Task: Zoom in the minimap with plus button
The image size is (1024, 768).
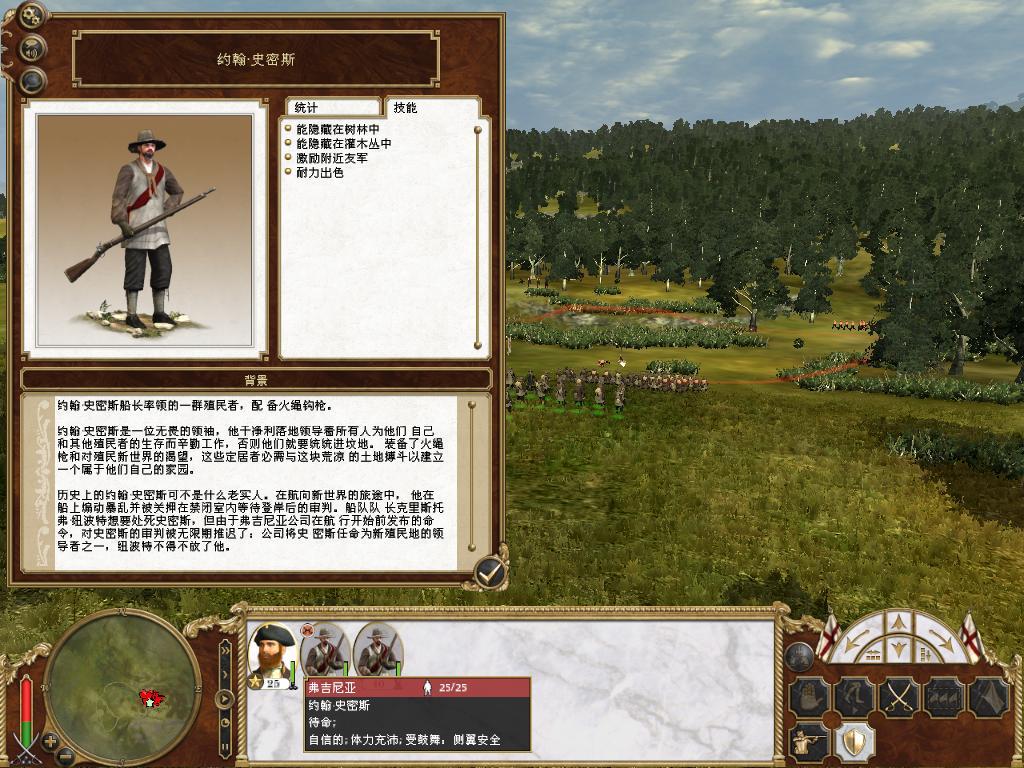Action: tap(50, 743)
